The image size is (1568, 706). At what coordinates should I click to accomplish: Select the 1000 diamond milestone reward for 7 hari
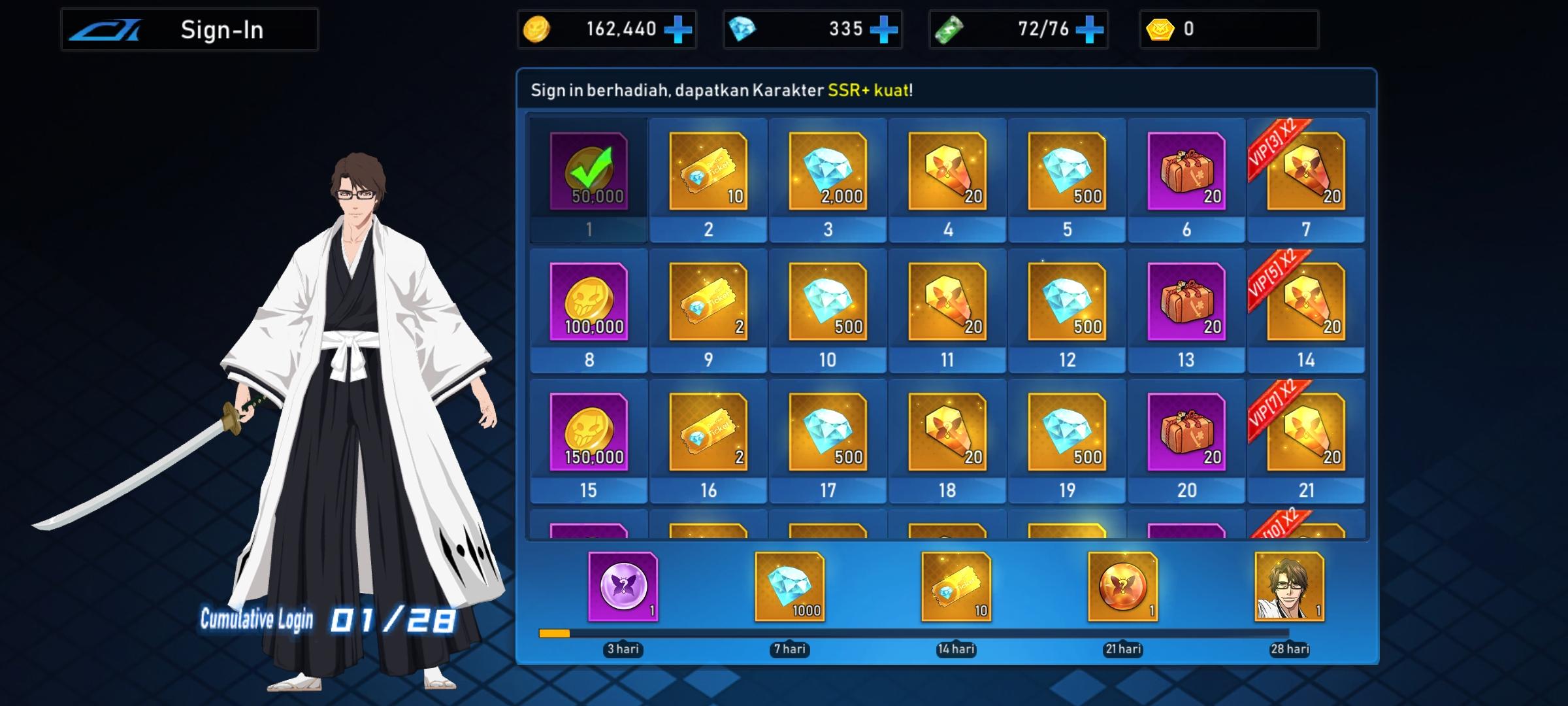click(x=789, y=587)
